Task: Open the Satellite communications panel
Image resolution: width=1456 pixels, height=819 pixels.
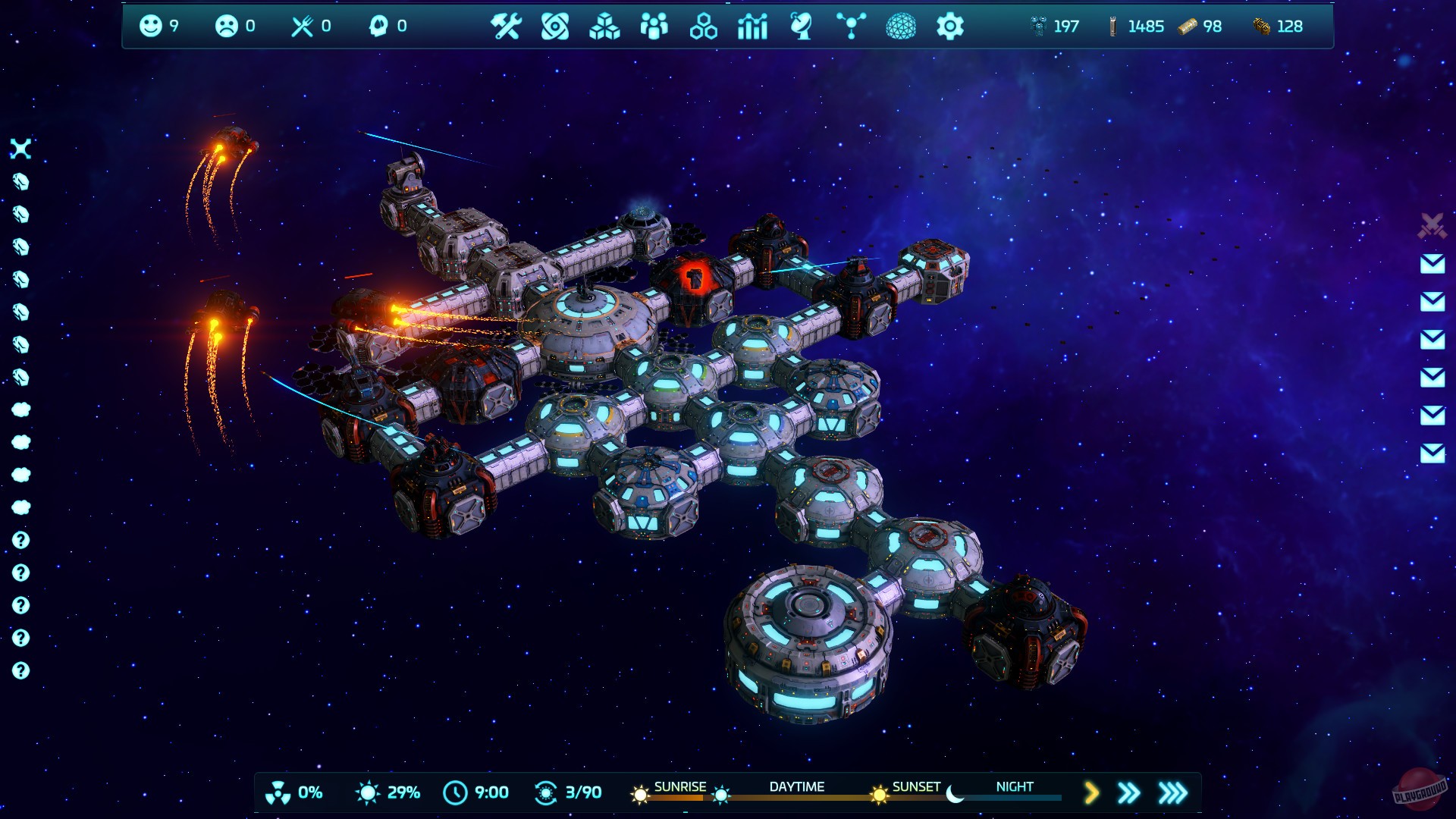Action: click(802, 27)
